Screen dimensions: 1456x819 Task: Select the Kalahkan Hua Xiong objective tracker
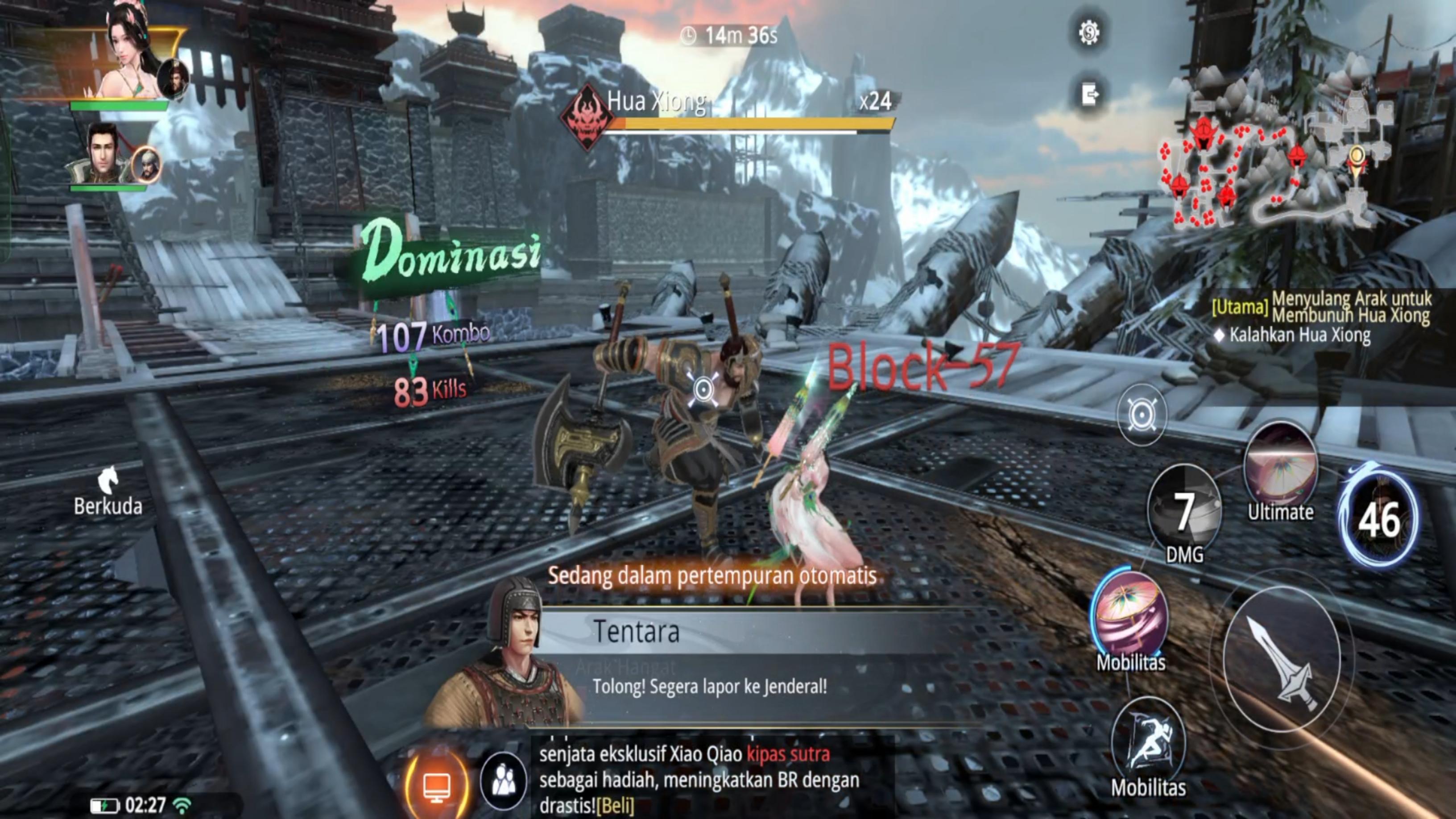tap(1299, 335)
